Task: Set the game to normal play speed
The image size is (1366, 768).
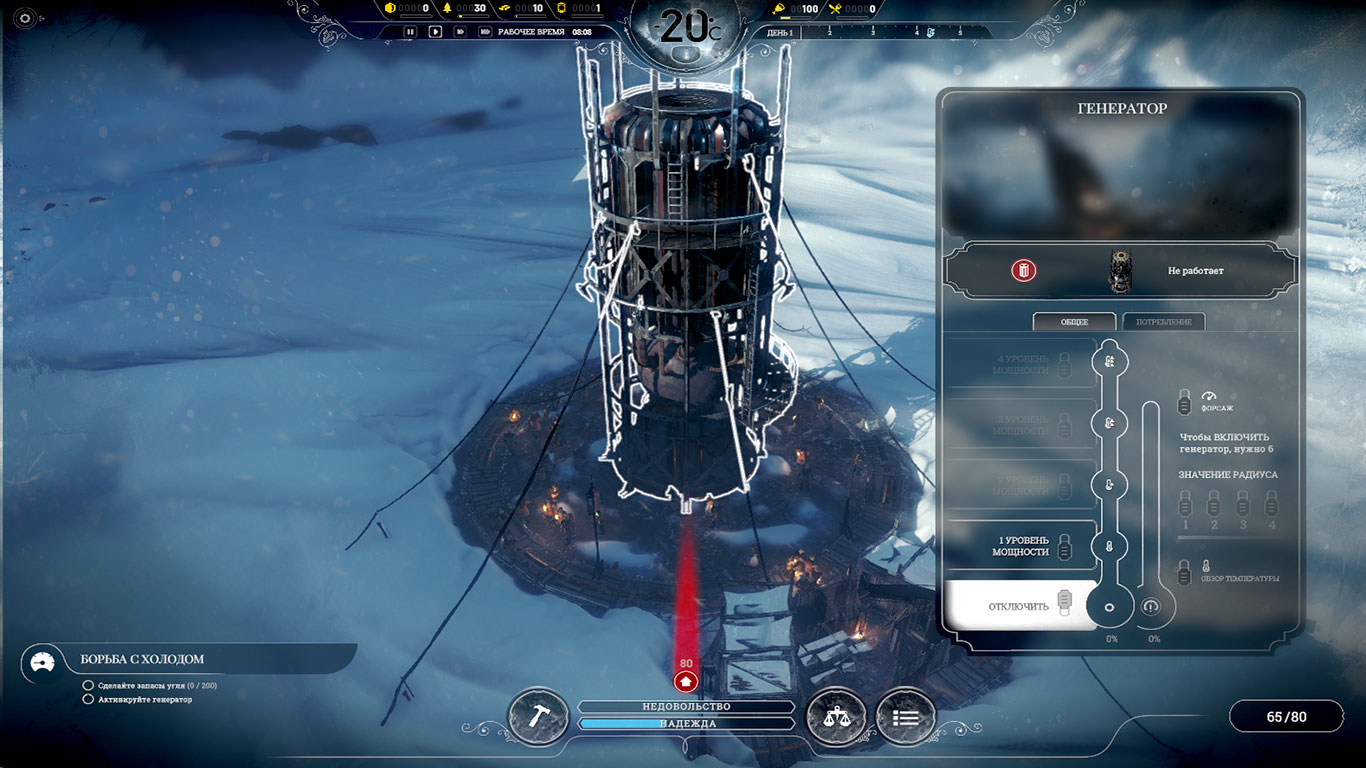Action: coord(435,31)
